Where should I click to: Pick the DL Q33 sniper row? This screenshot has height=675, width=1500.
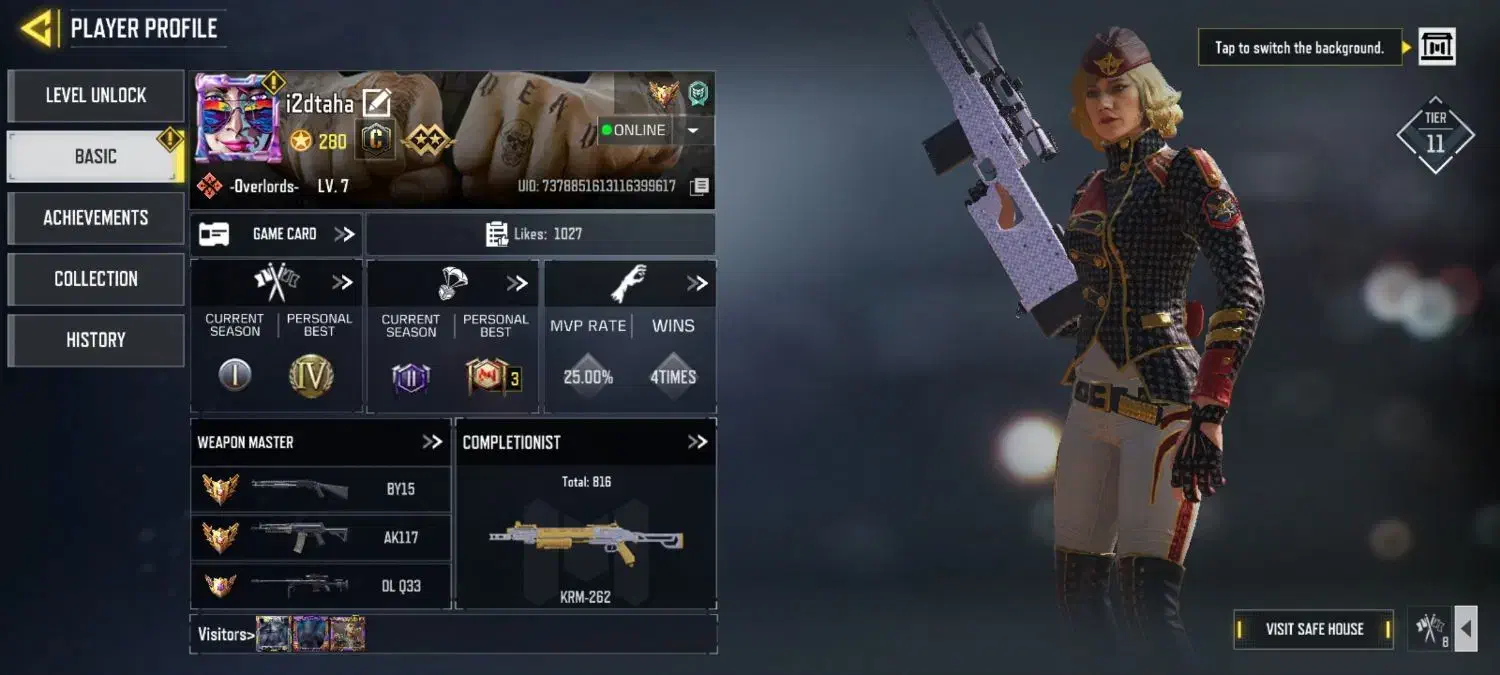tap(320, 585)
